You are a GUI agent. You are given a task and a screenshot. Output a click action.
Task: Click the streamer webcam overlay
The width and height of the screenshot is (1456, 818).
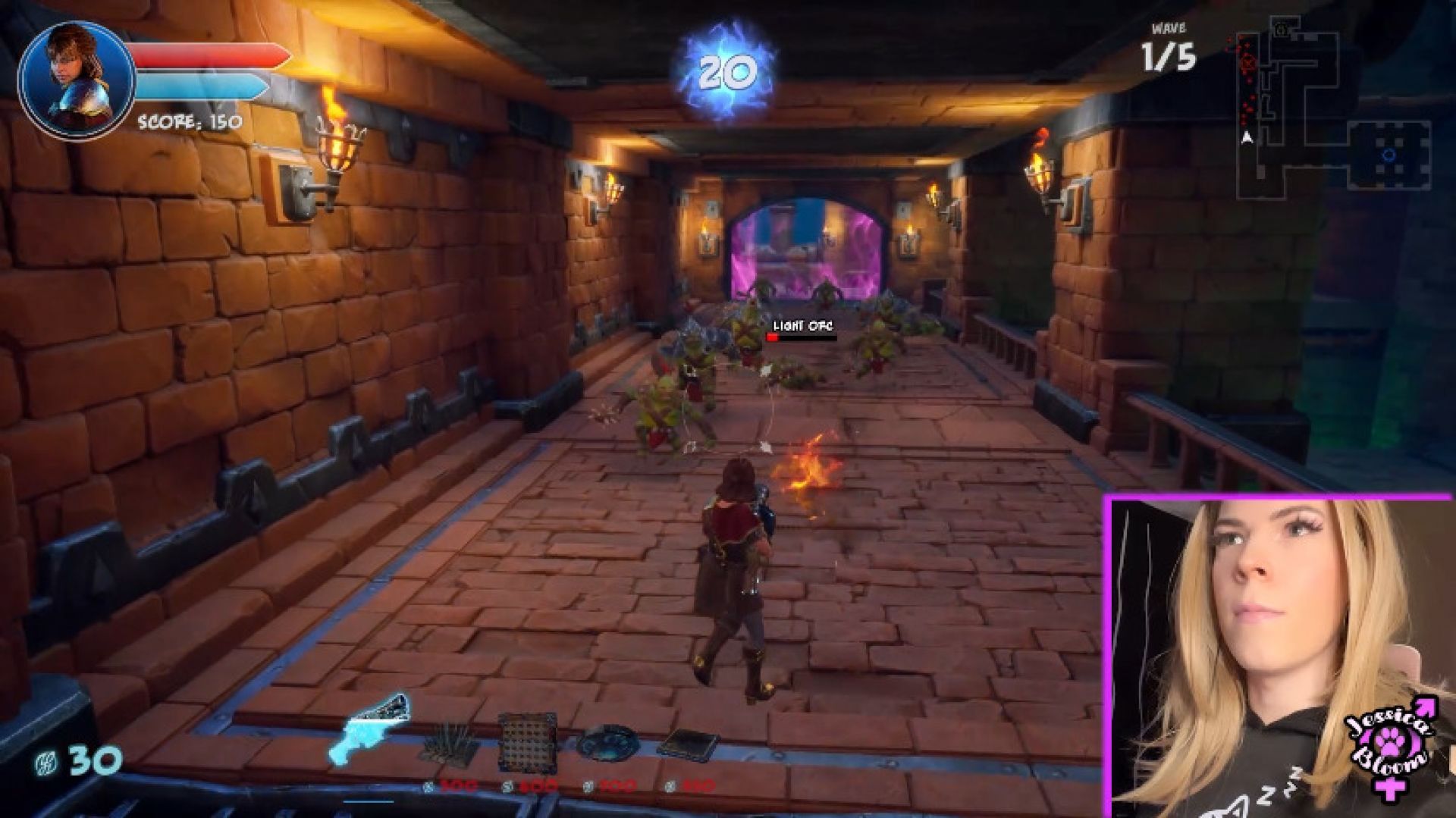point(1280,657)
